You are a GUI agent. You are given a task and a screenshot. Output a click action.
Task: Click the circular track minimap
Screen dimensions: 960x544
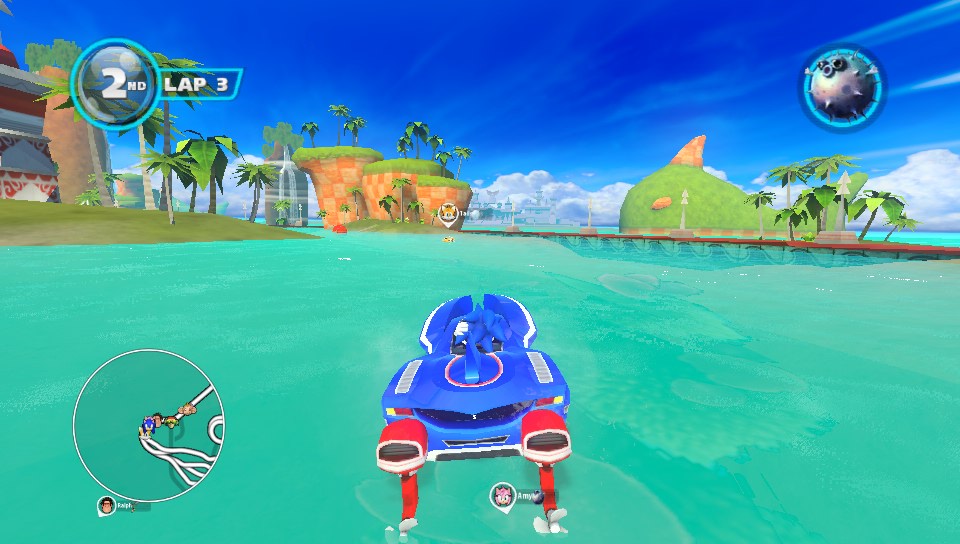pyautogui.click(x=149, y=425)
